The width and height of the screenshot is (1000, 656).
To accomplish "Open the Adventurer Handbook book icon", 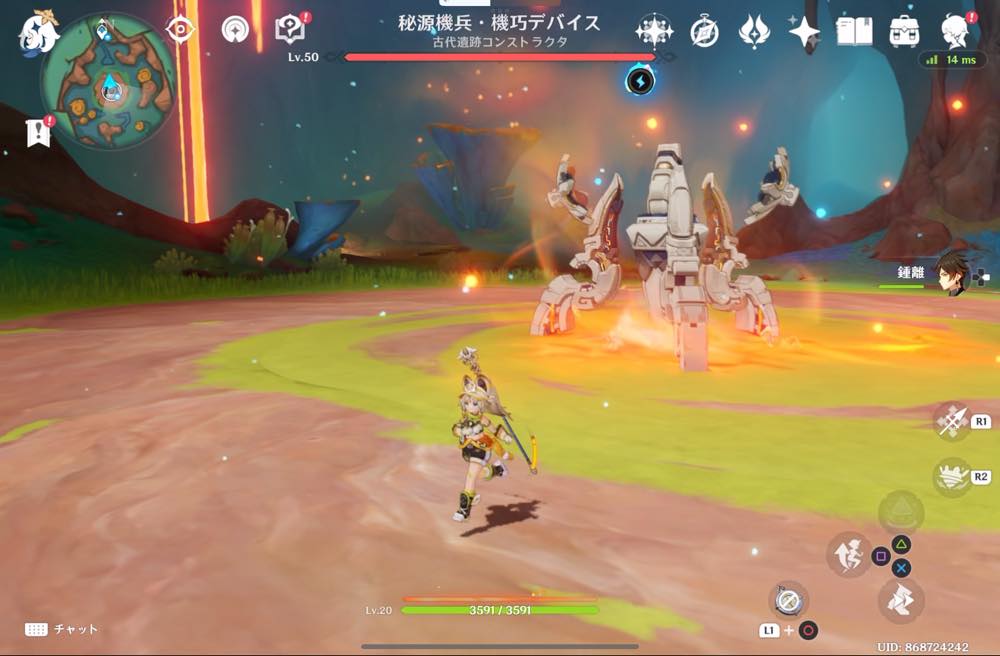I will pos(854,32).
